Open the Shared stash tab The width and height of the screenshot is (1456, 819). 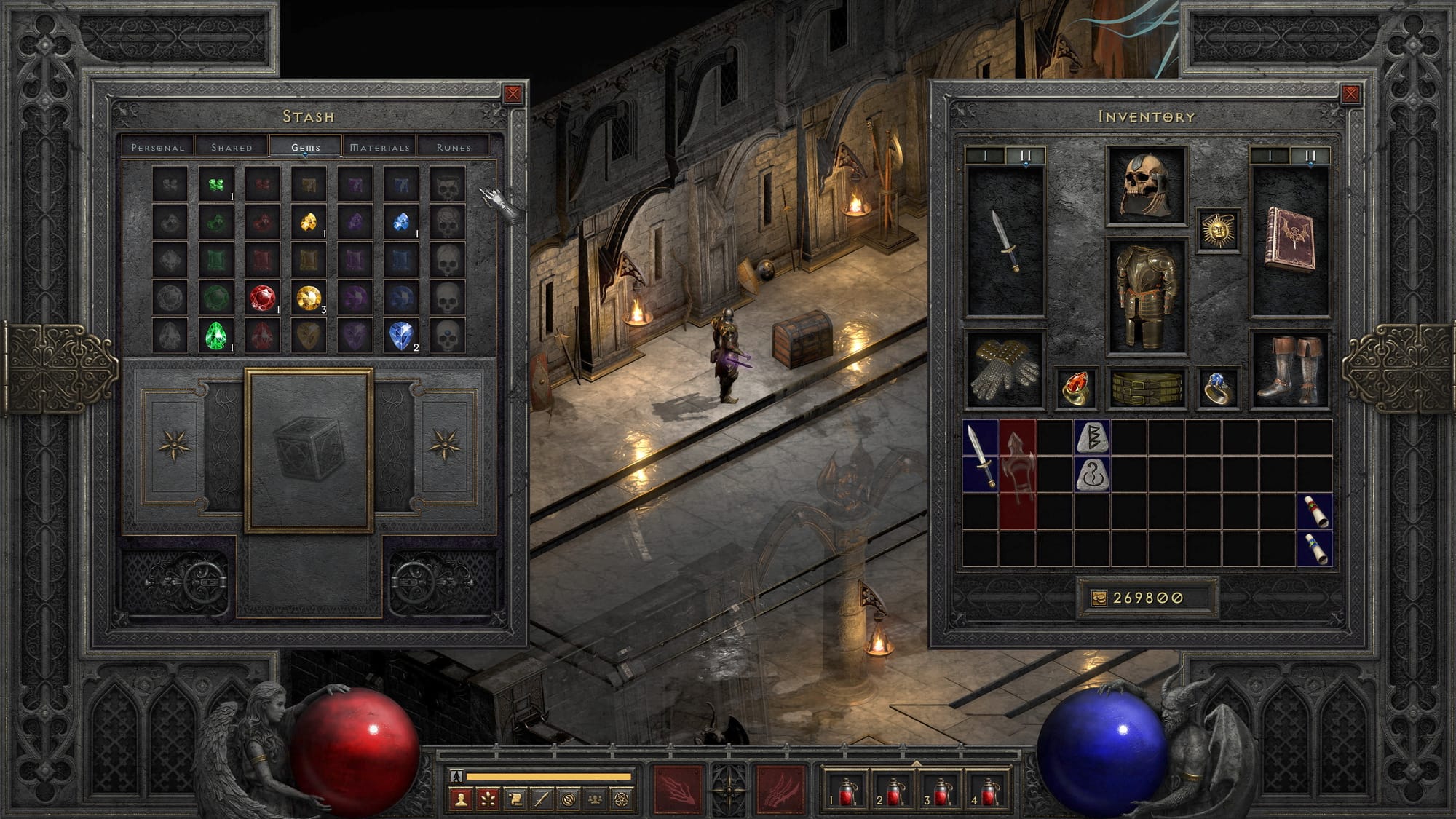pyautogui.click(x=232, y=147)
